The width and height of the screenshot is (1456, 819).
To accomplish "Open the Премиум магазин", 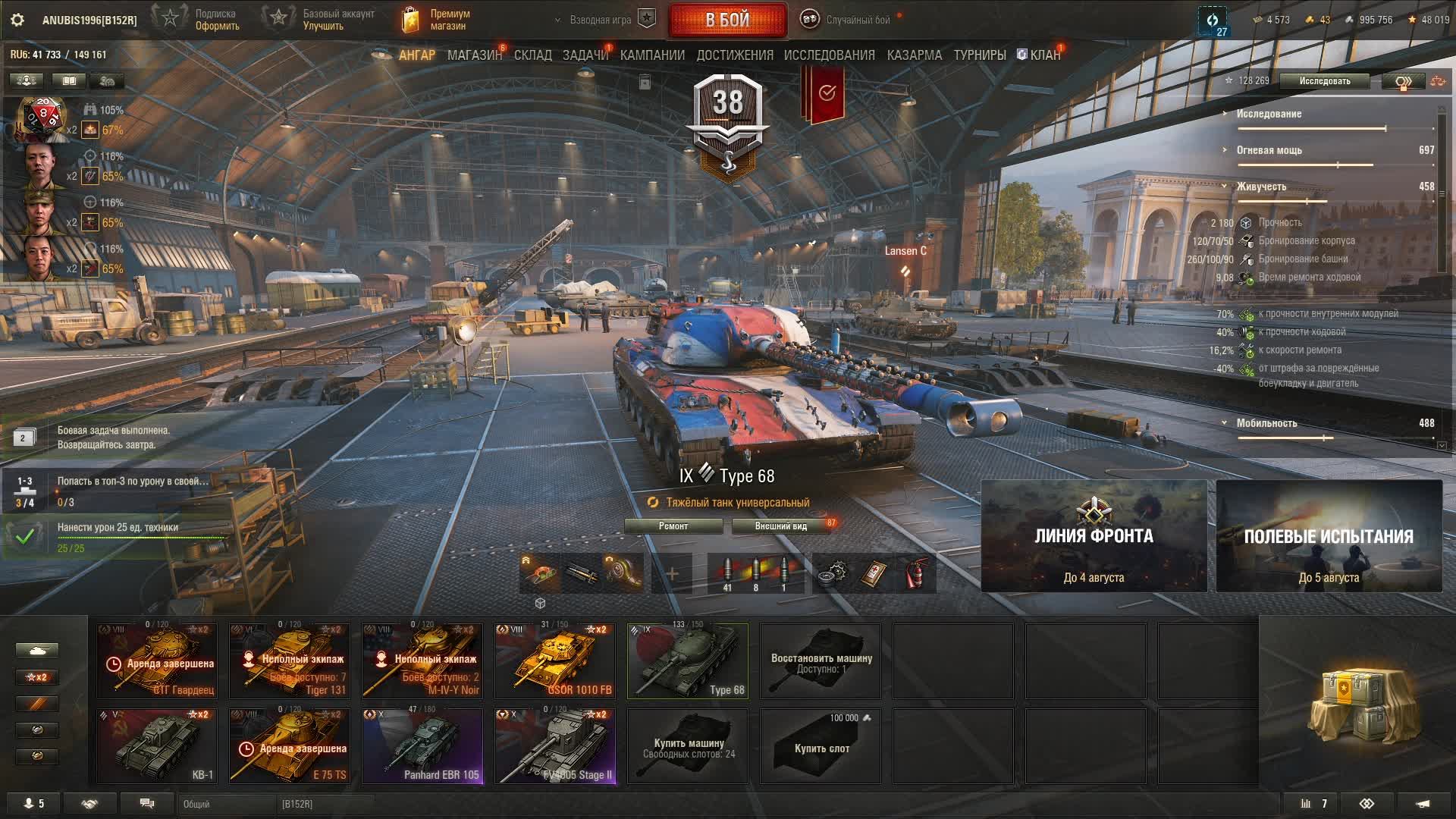I will pyautogui.click(x=436, y=20).
